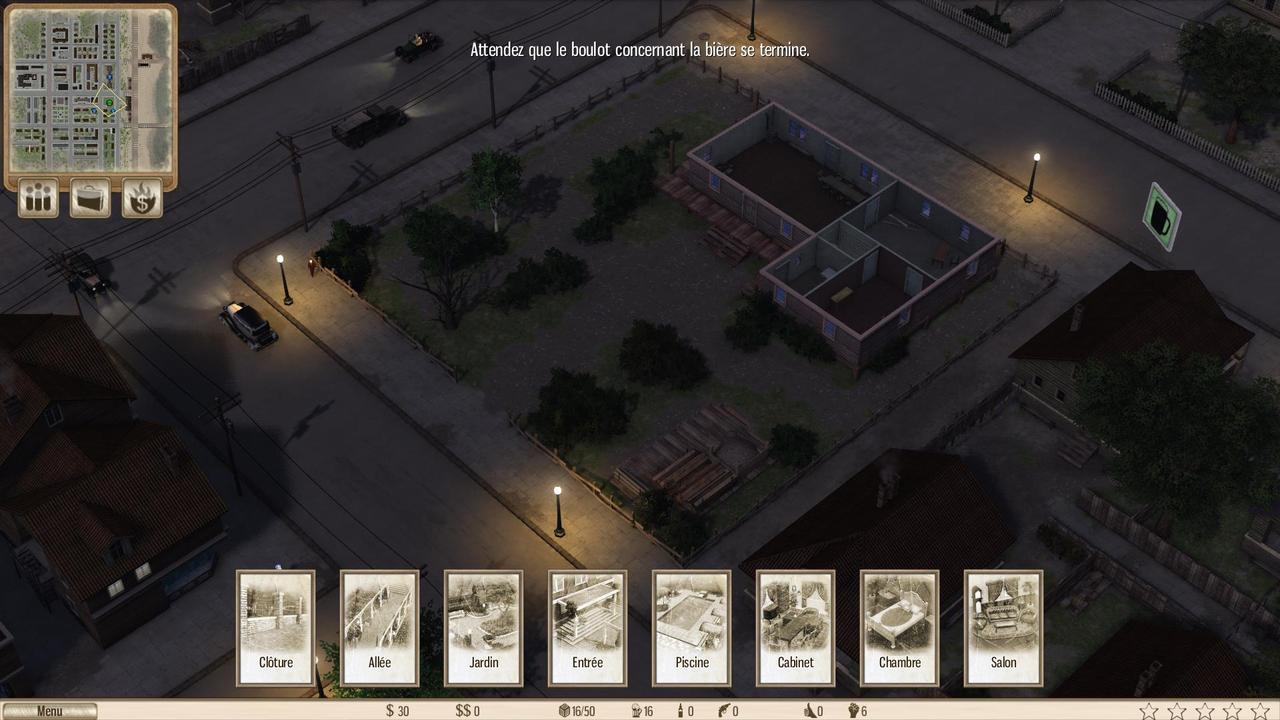Open the burning dollar finances icon
Viewport: 1280px width, 720px height.
[x=142, y=198]
